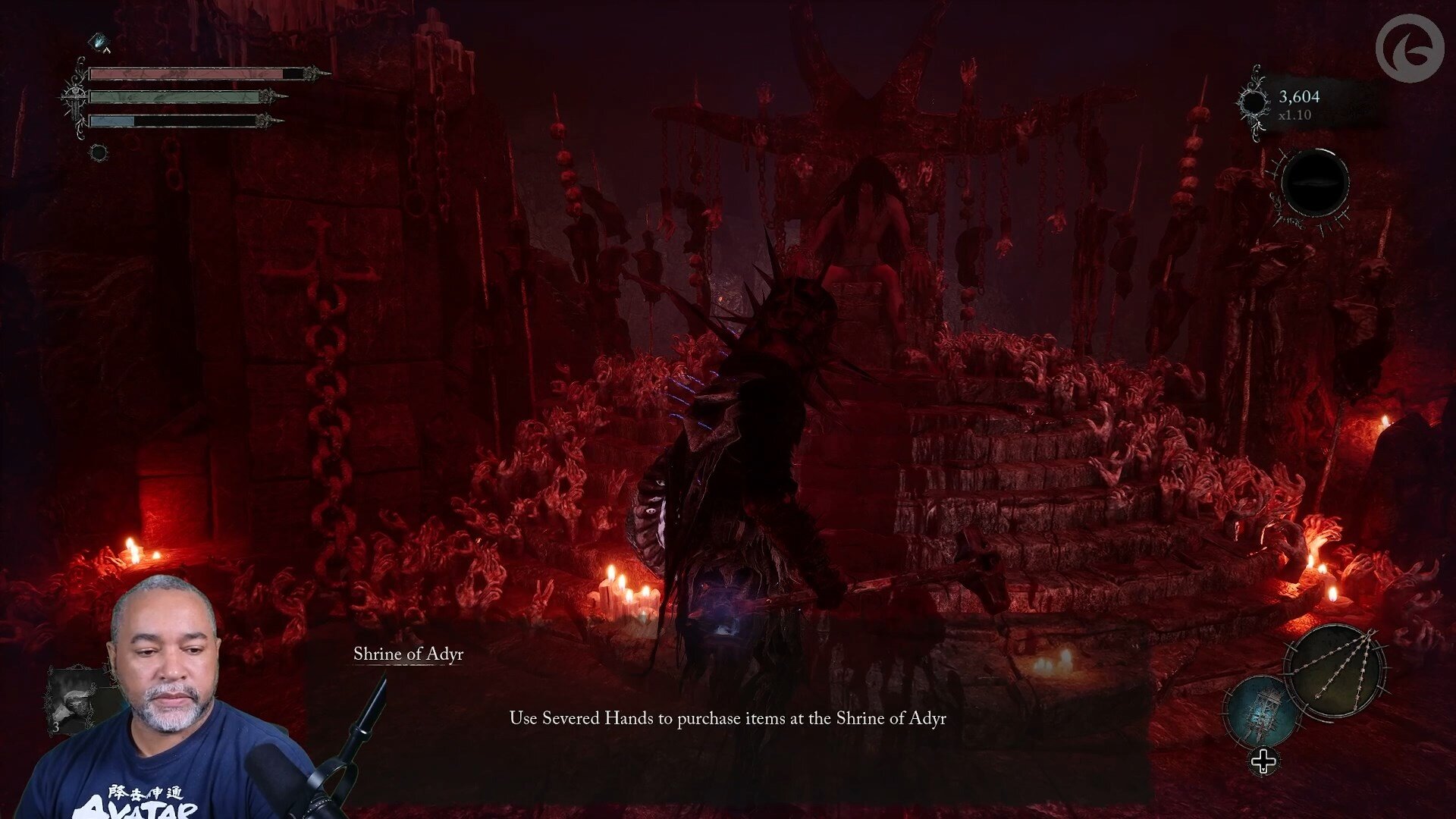This screenshot has width=1456, height=819.
Task: Select the blue glowing status buff icon
Action: click(100, 42)
